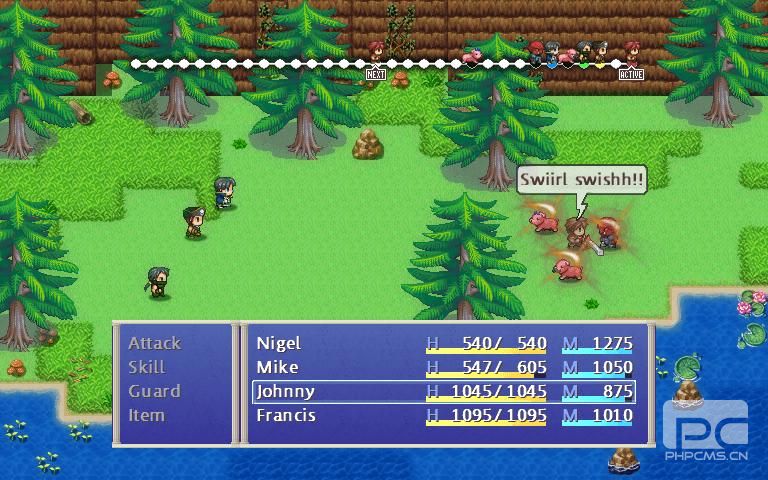Viewport: 768px width, 480px height.
Task: Open the Item command
Action: point(147,415)
